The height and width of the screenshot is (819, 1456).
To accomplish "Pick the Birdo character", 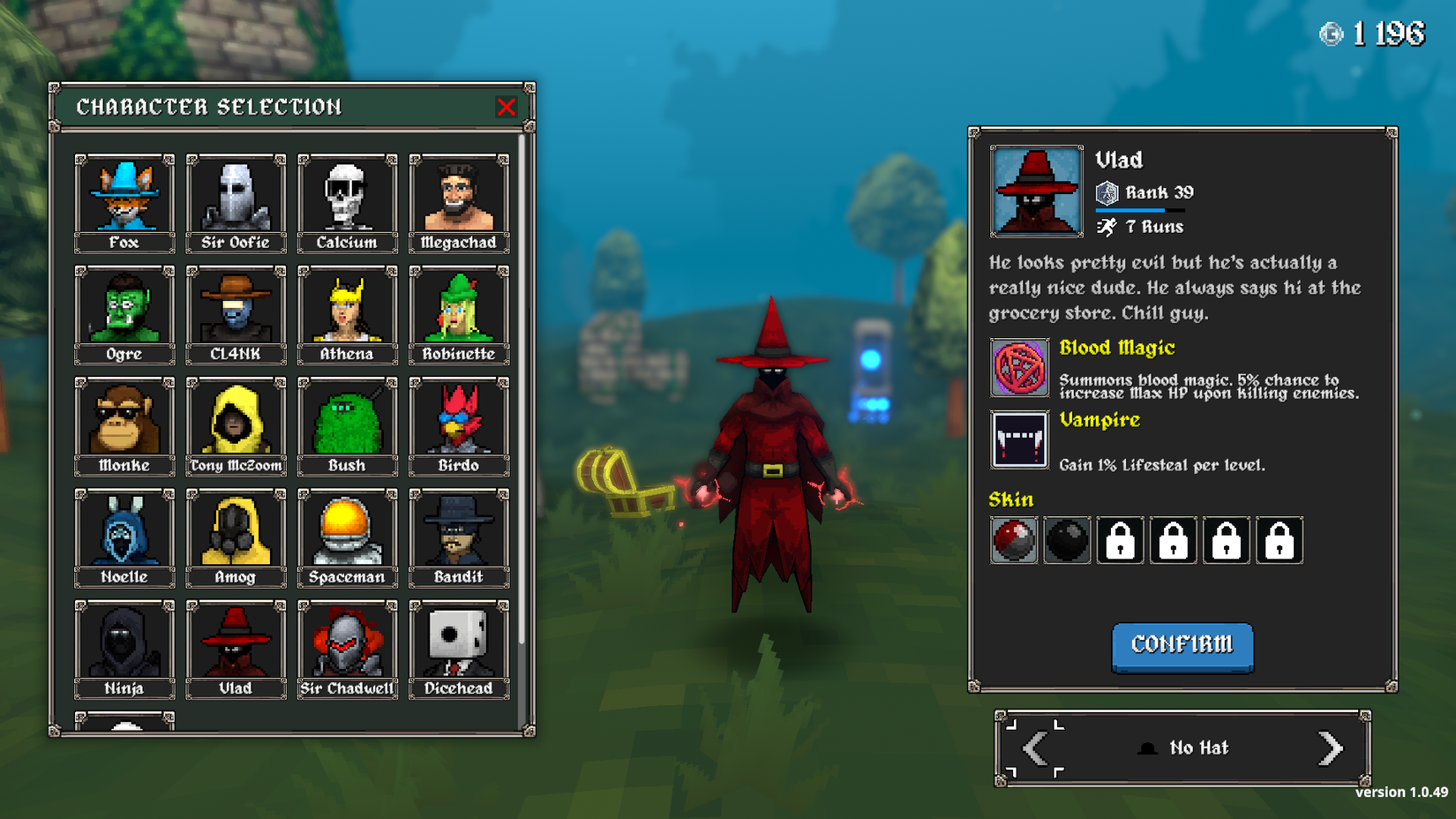I will click(x=459, y=417).
